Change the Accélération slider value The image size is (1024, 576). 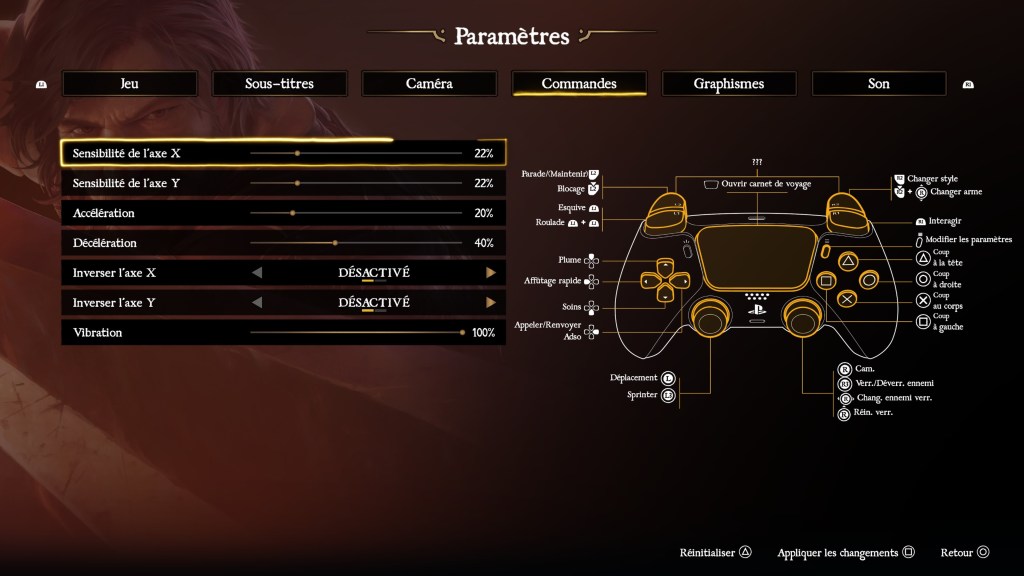tap(292, 213)
